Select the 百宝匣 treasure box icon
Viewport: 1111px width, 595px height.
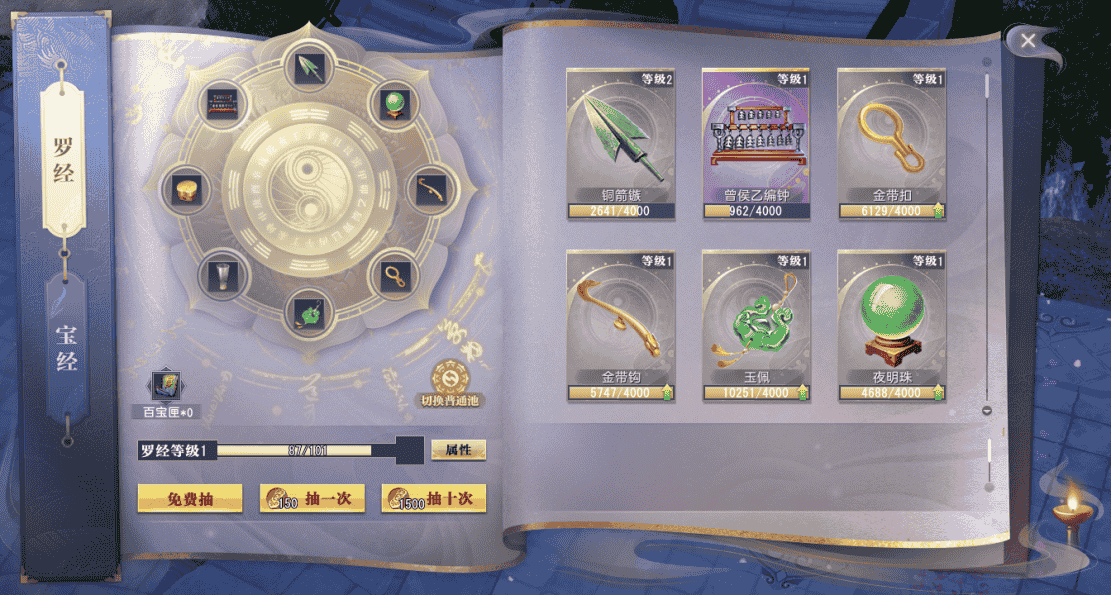coord(165,387)
